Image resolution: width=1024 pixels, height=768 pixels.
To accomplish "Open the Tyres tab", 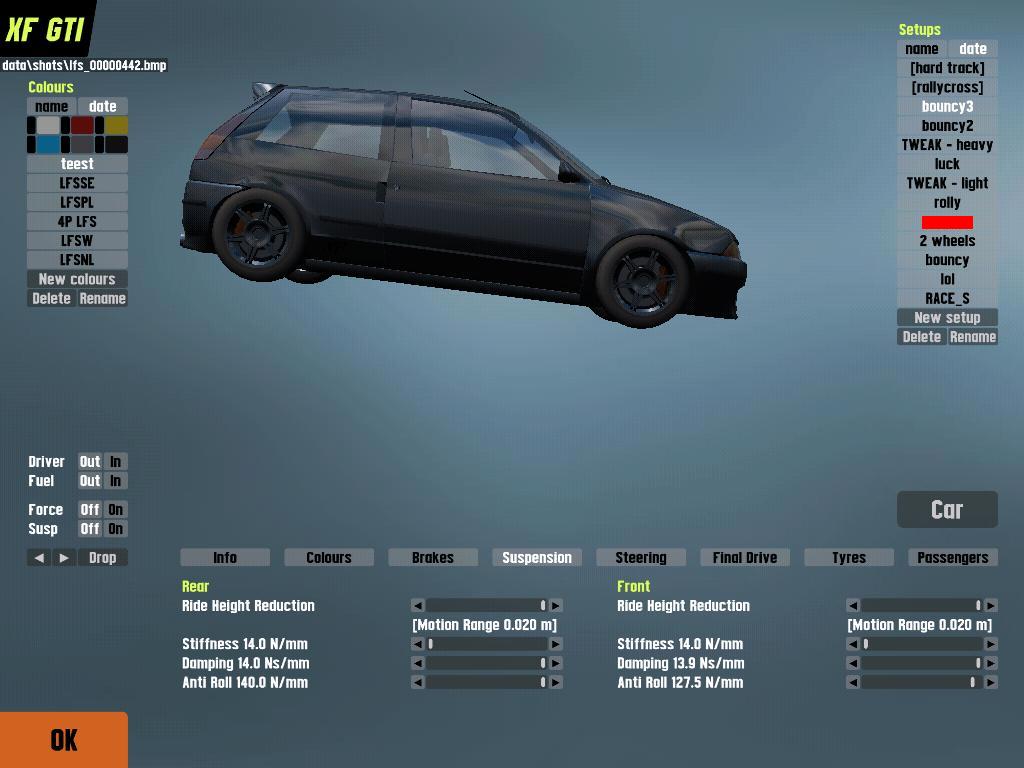I will (848, 558).
